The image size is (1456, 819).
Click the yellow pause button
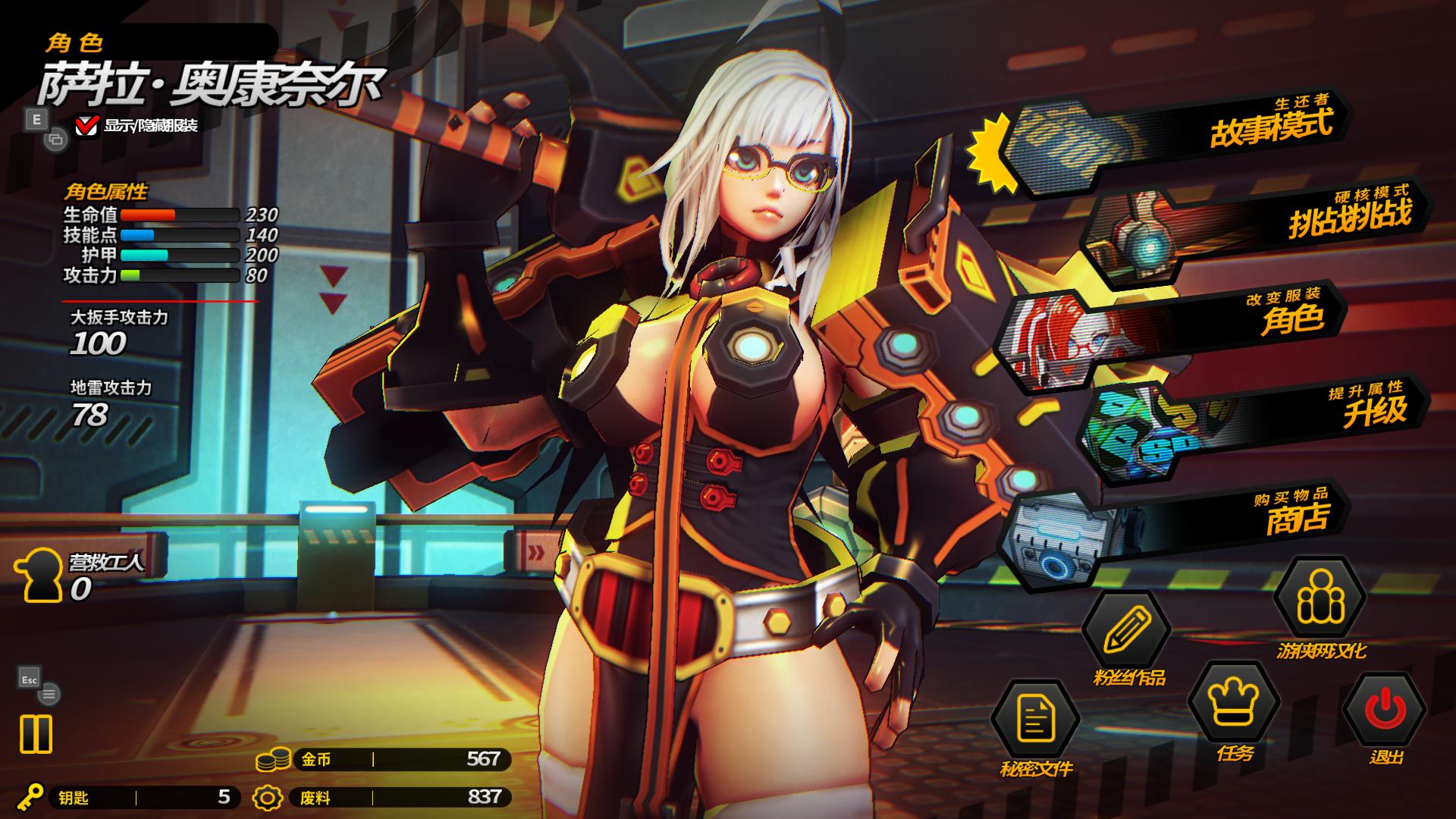click(x=36, y=734)
